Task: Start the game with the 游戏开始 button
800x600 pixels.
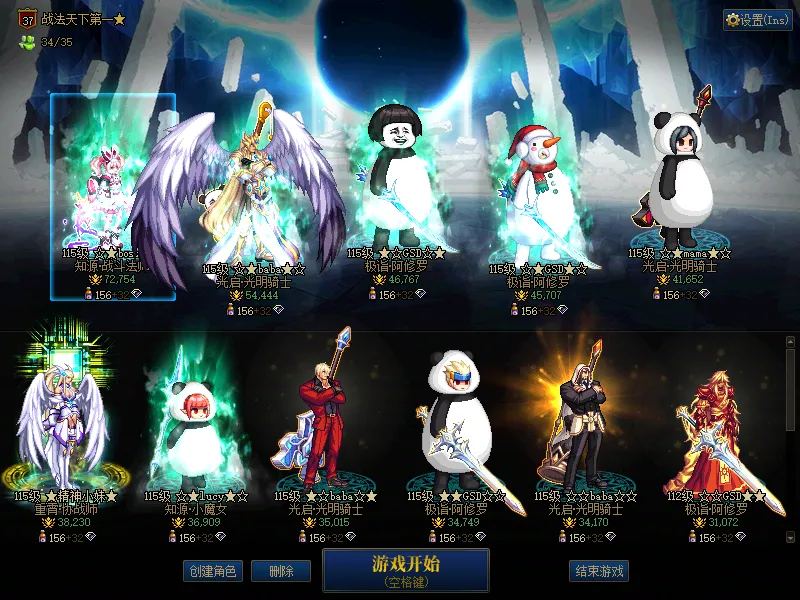Action: [x=405, y=570]
